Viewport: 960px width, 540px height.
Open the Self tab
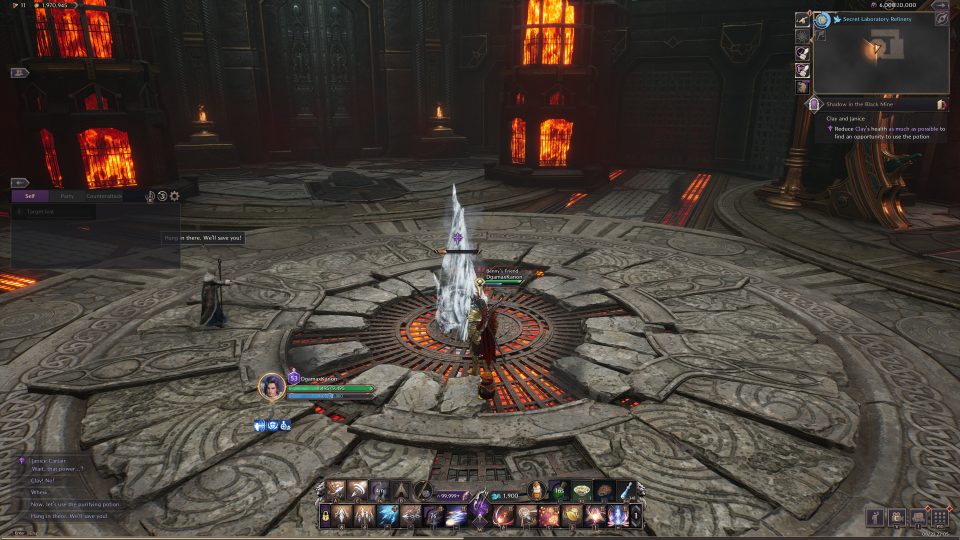point(30,196)
